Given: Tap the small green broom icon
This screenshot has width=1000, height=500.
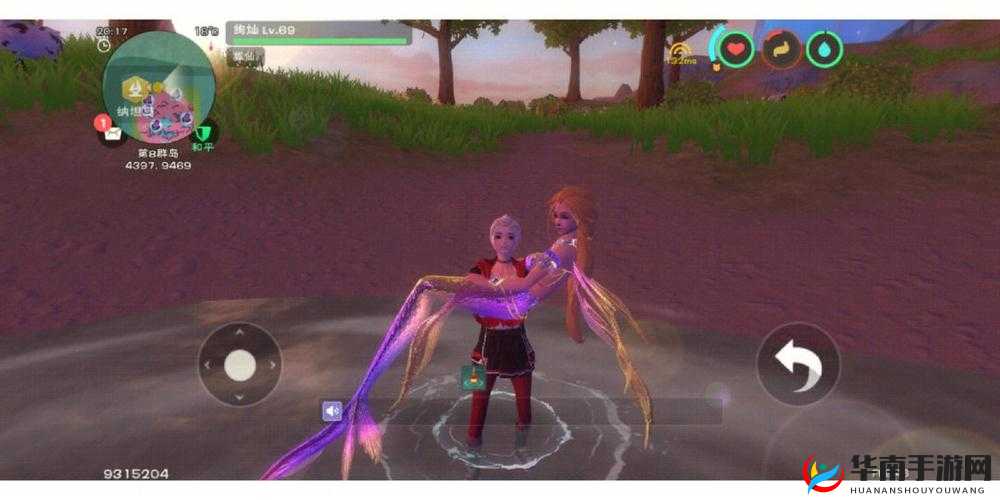Looking at the screenshot, I should click(472, 378).
